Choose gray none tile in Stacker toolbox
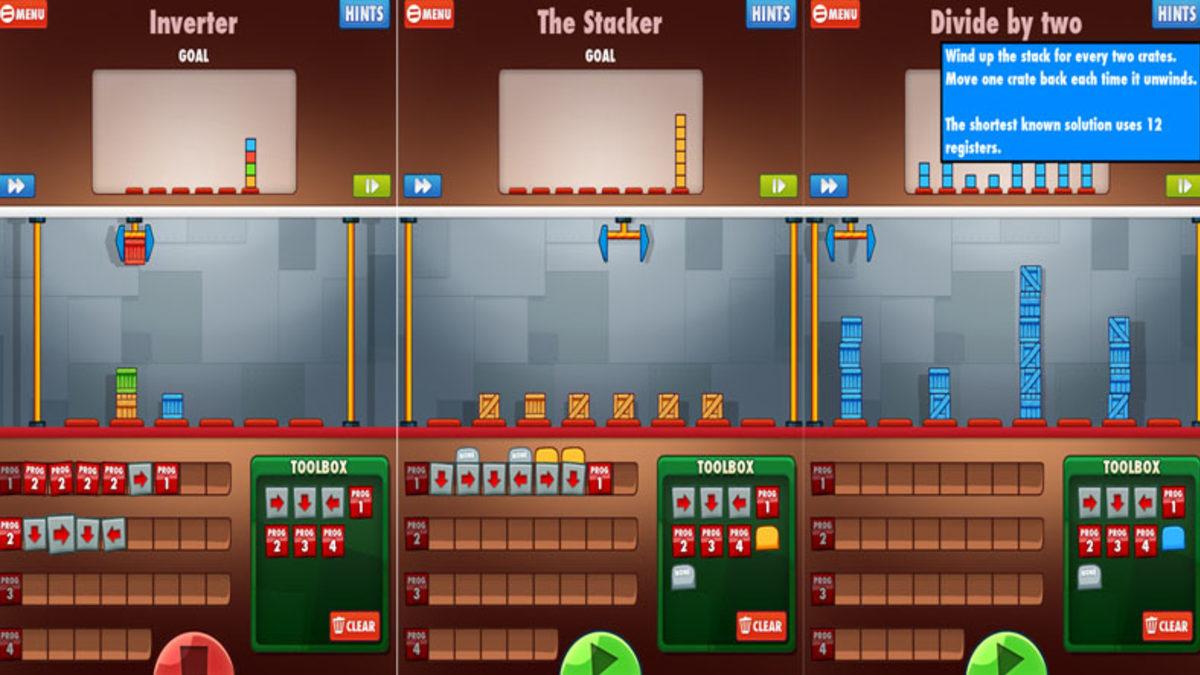 click(x=684, y=576)
